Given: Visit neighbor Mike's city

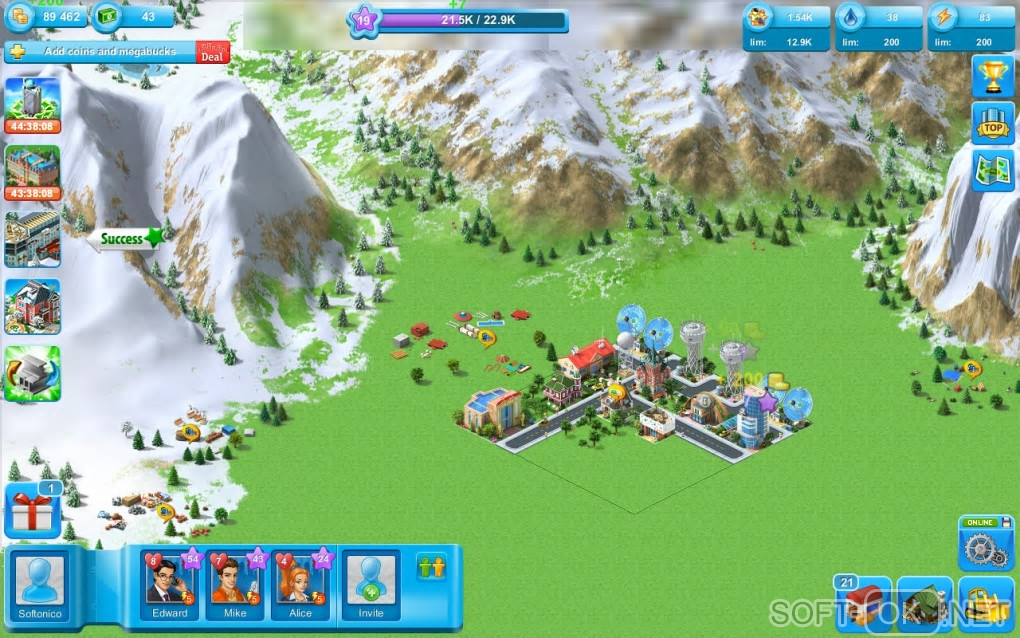Looking at the screenshot, I should point(235,584).
